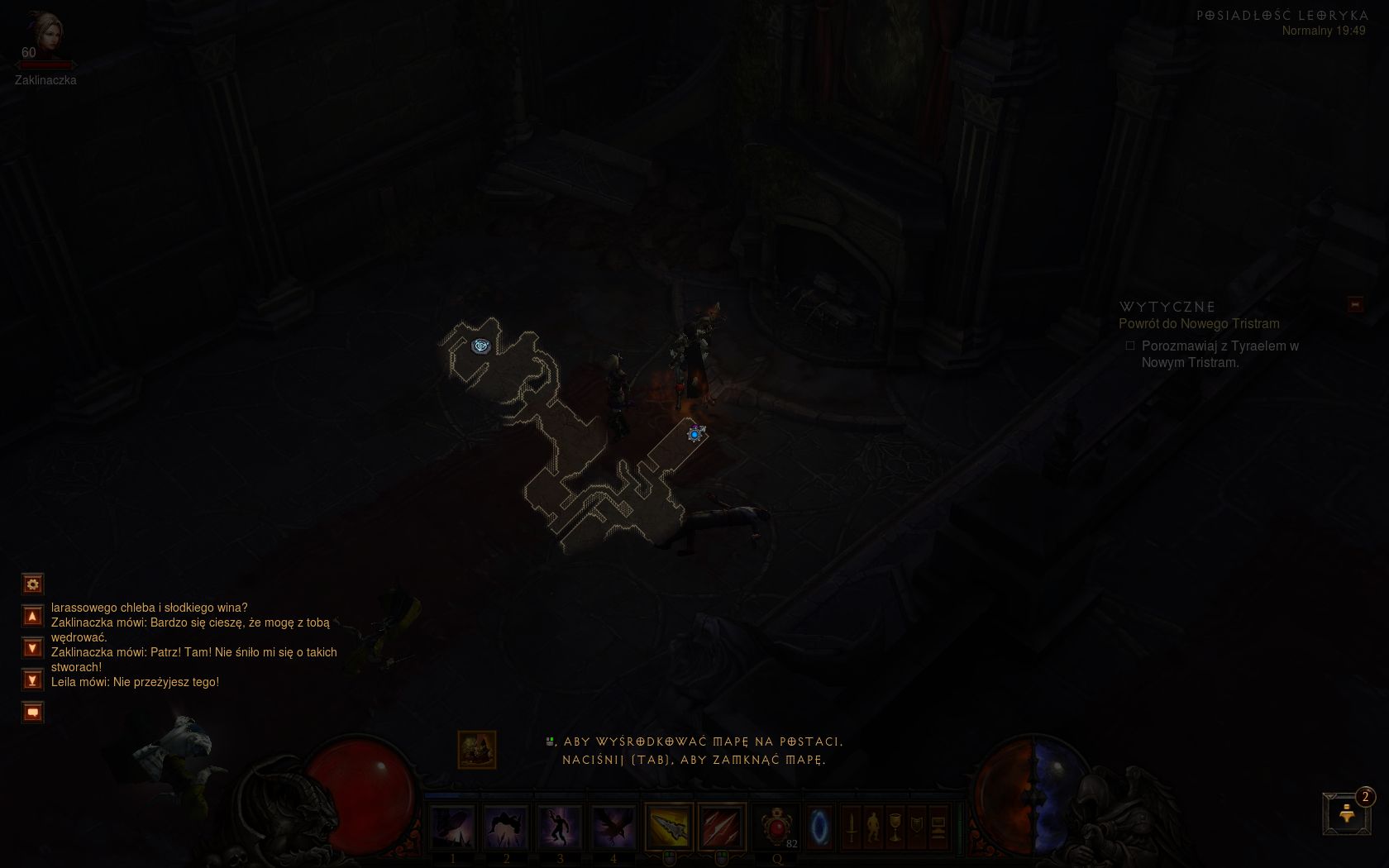Select the yellow spear primary attack skill

point(669,827)
